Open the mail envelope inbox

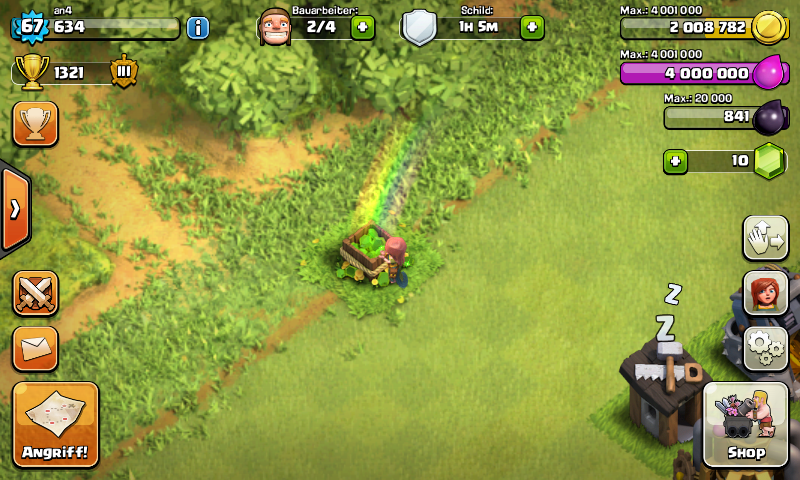pyautogui.click(x=35, y=348)
